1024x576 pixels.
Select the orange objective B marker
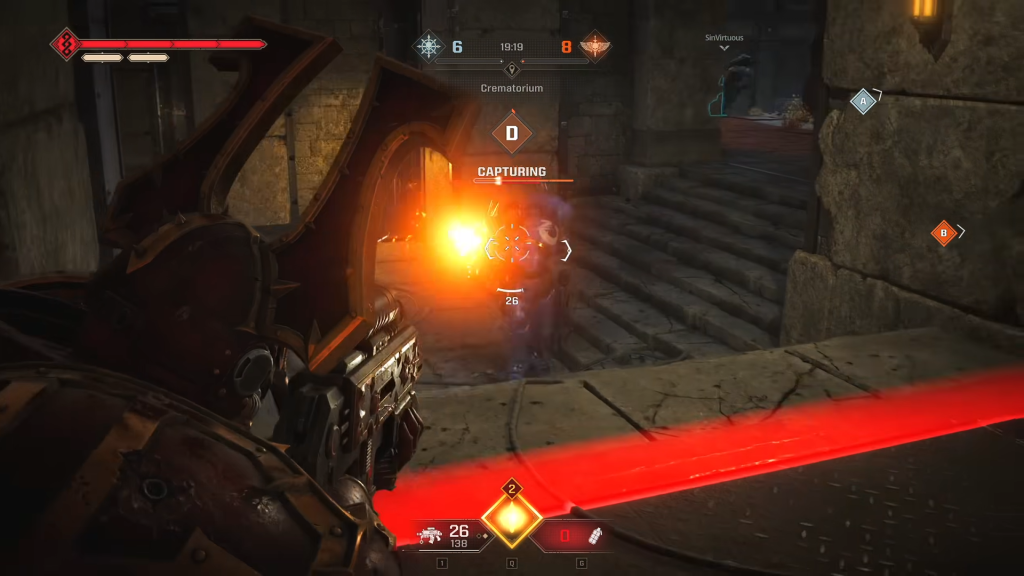(943, 233)
